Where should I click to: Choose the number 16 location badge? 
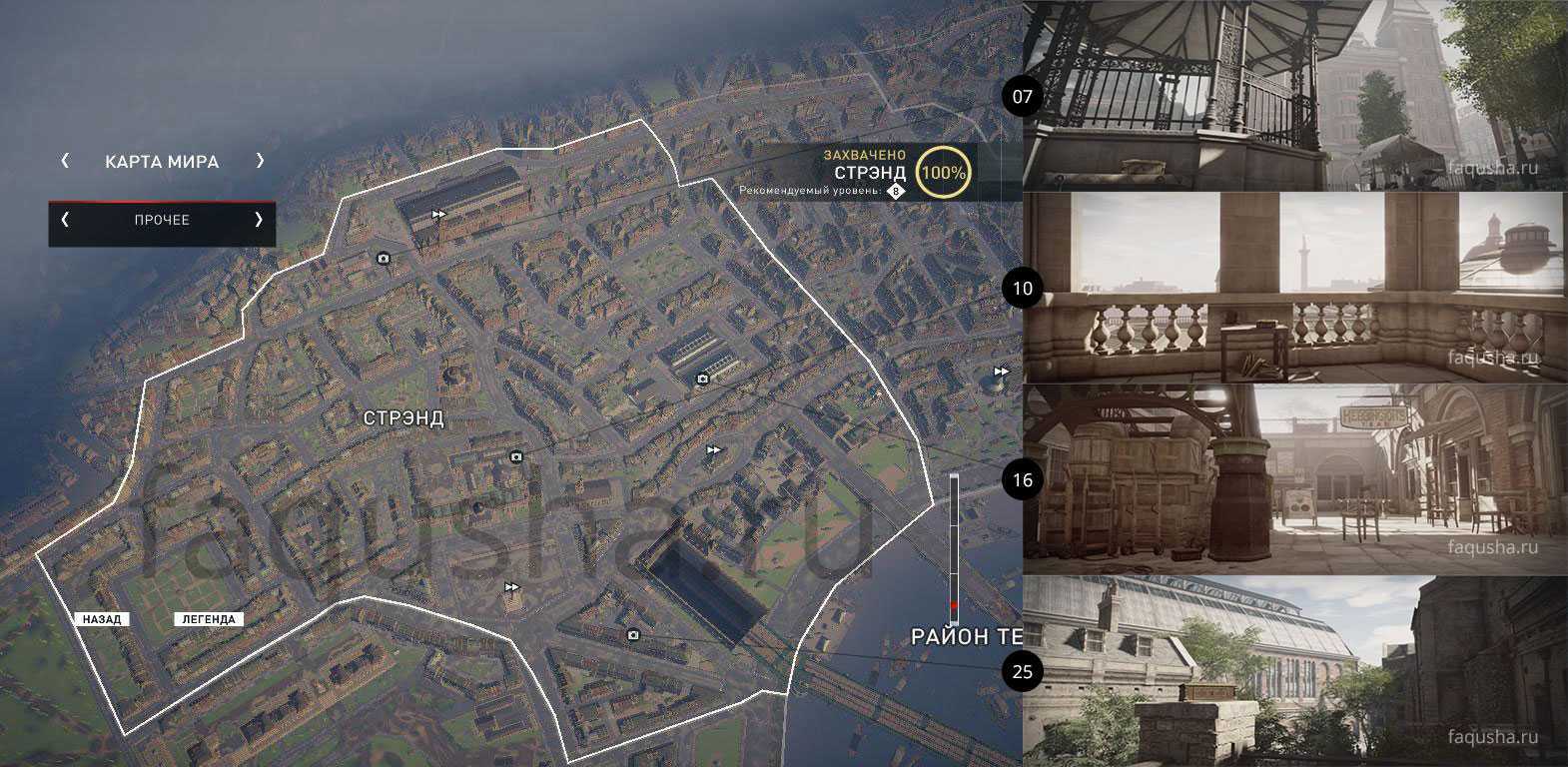(1022, 480)
